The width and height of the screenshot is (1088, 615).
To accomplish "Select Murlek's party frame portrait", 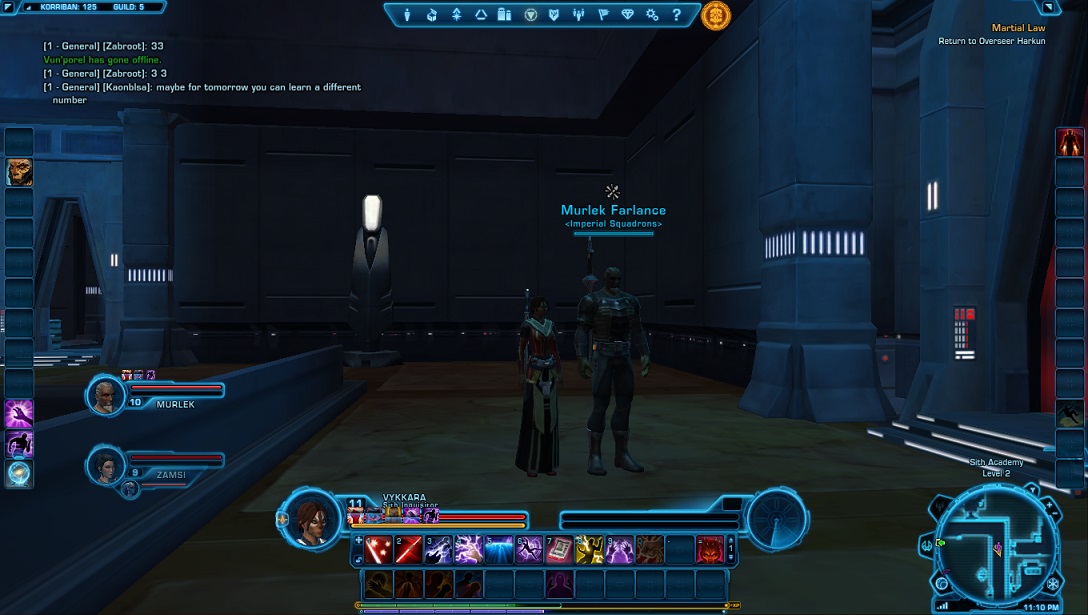I will (x=104, y=396).
